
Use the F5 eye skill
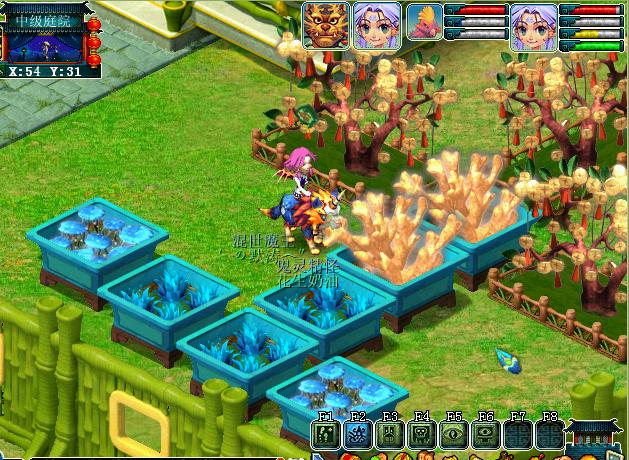coord(453,435)
